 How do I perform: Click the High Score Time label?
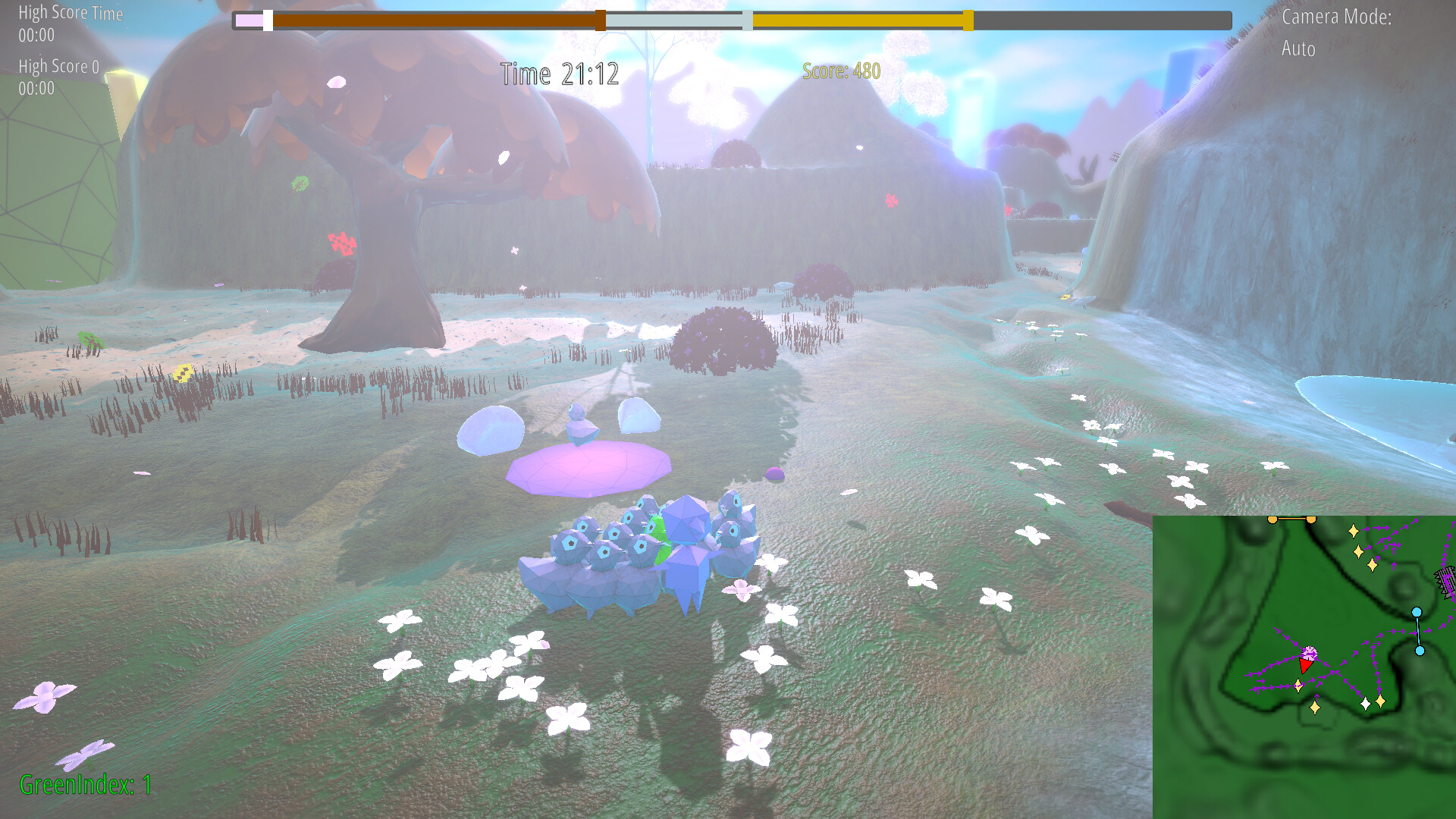[x=71, y=13]
